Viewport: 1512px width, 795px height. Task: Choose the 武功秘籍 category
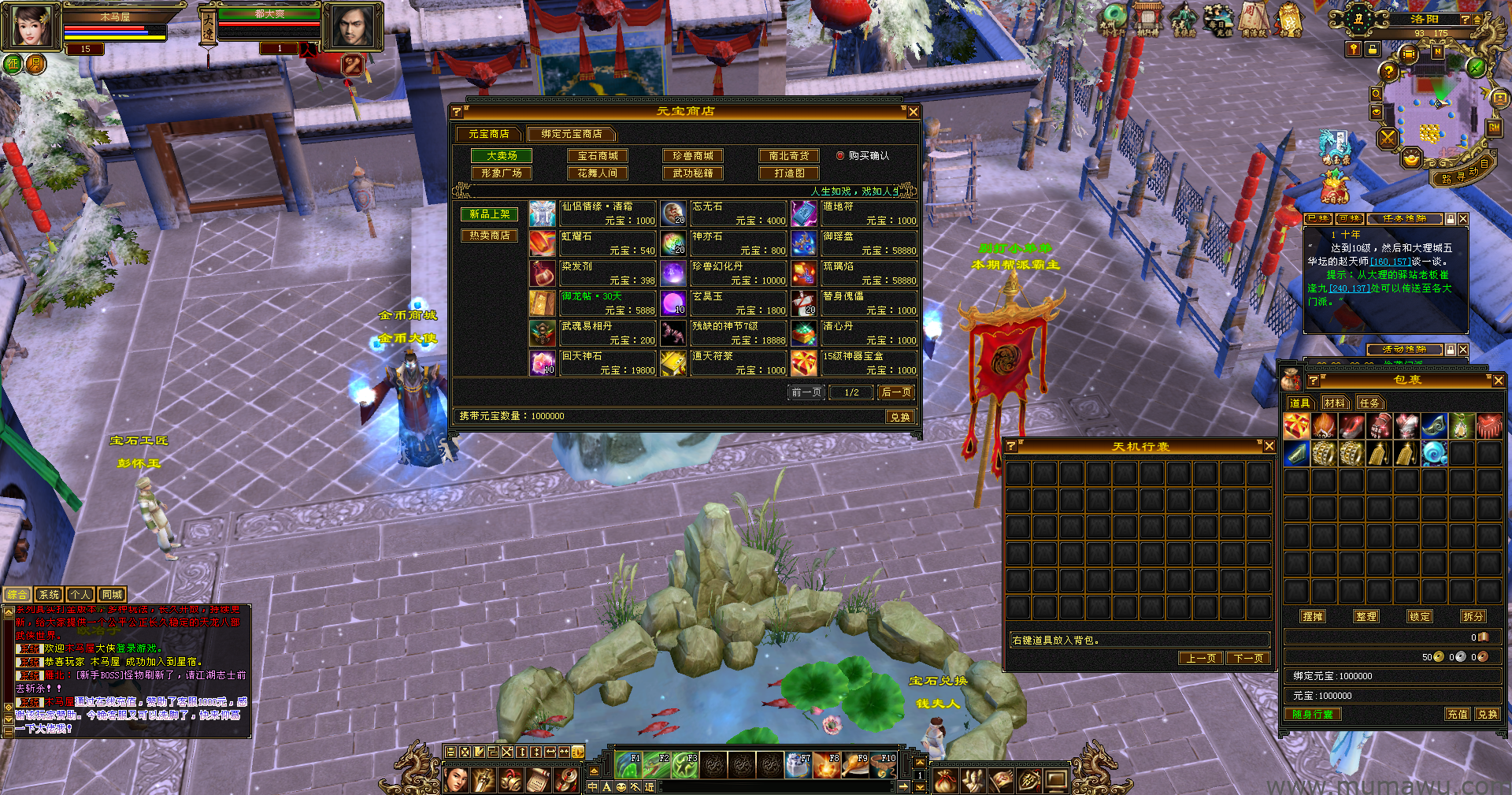(693, 173)
